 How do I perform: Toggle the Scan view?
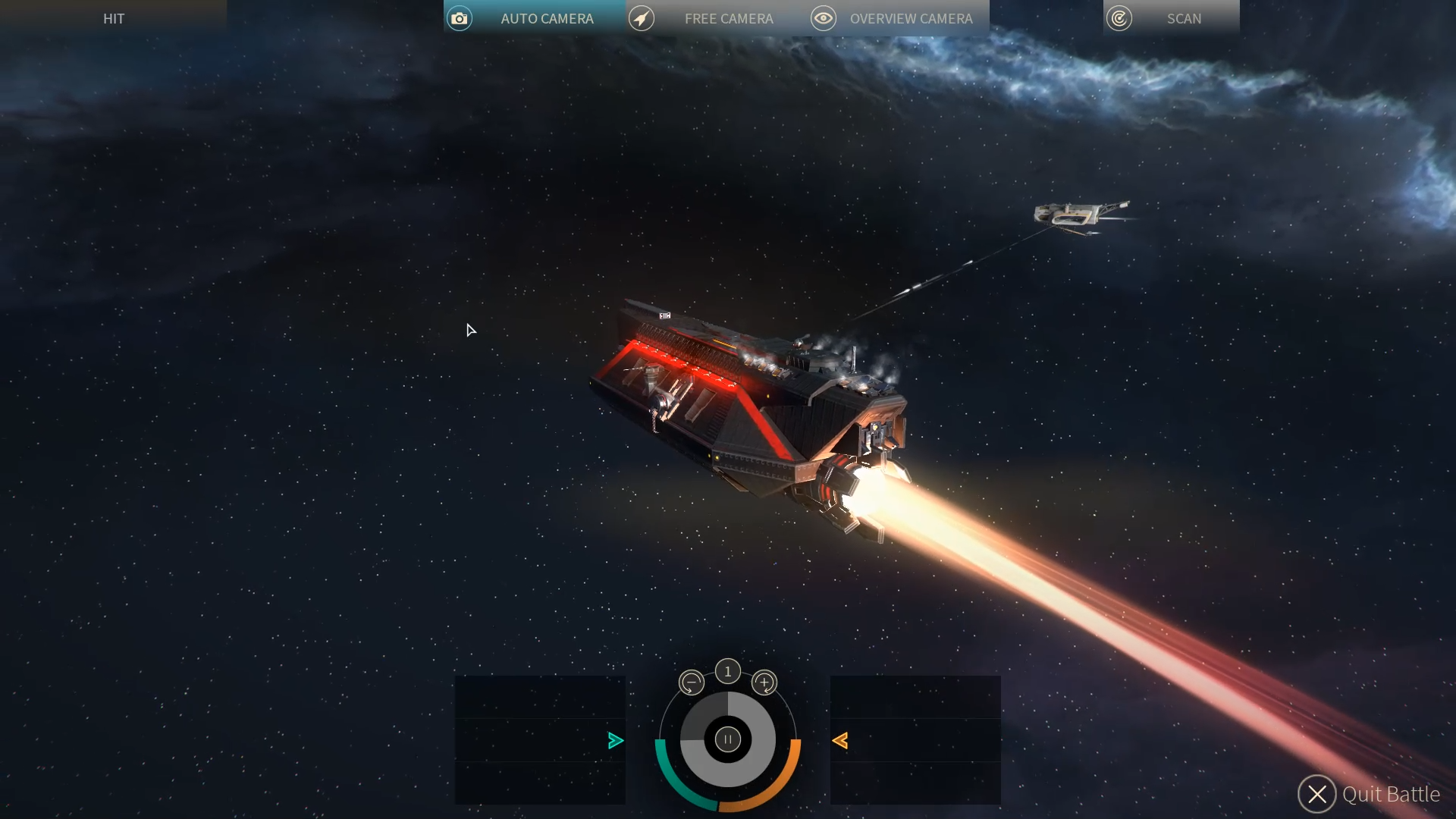coord(1171,18)
